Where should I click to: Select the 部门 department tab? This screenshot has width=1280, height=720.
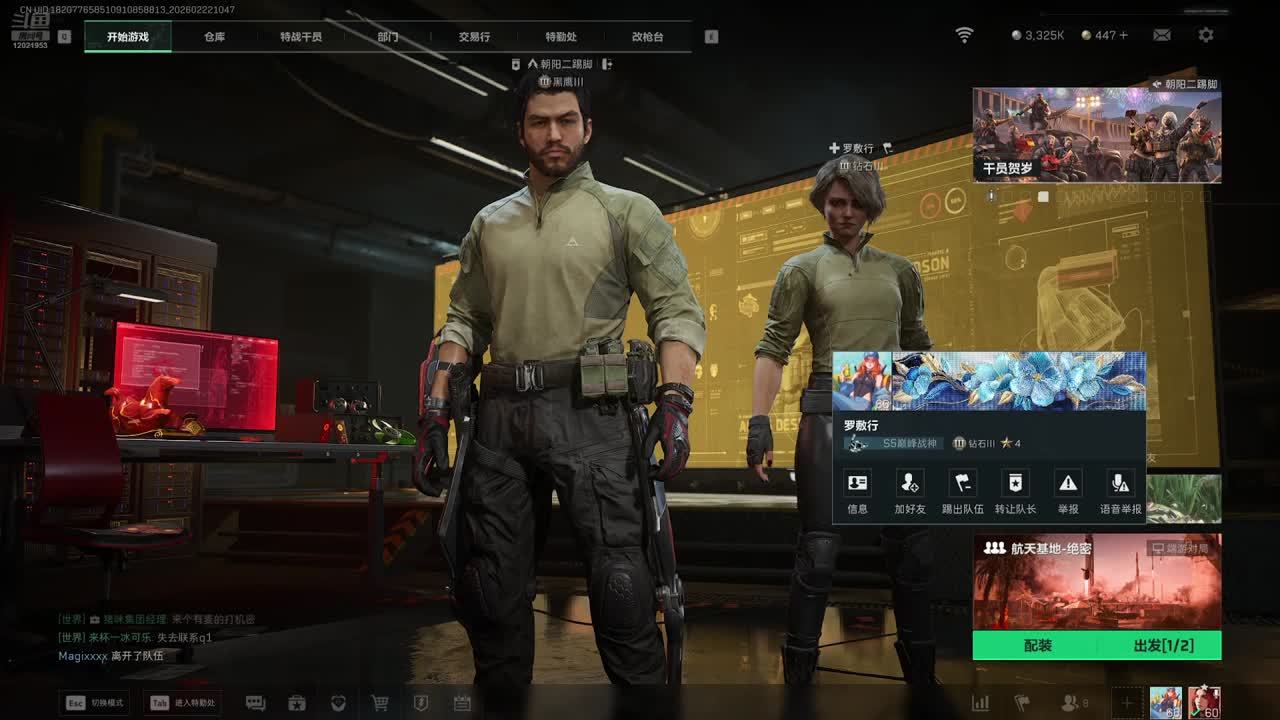[388, 37]
